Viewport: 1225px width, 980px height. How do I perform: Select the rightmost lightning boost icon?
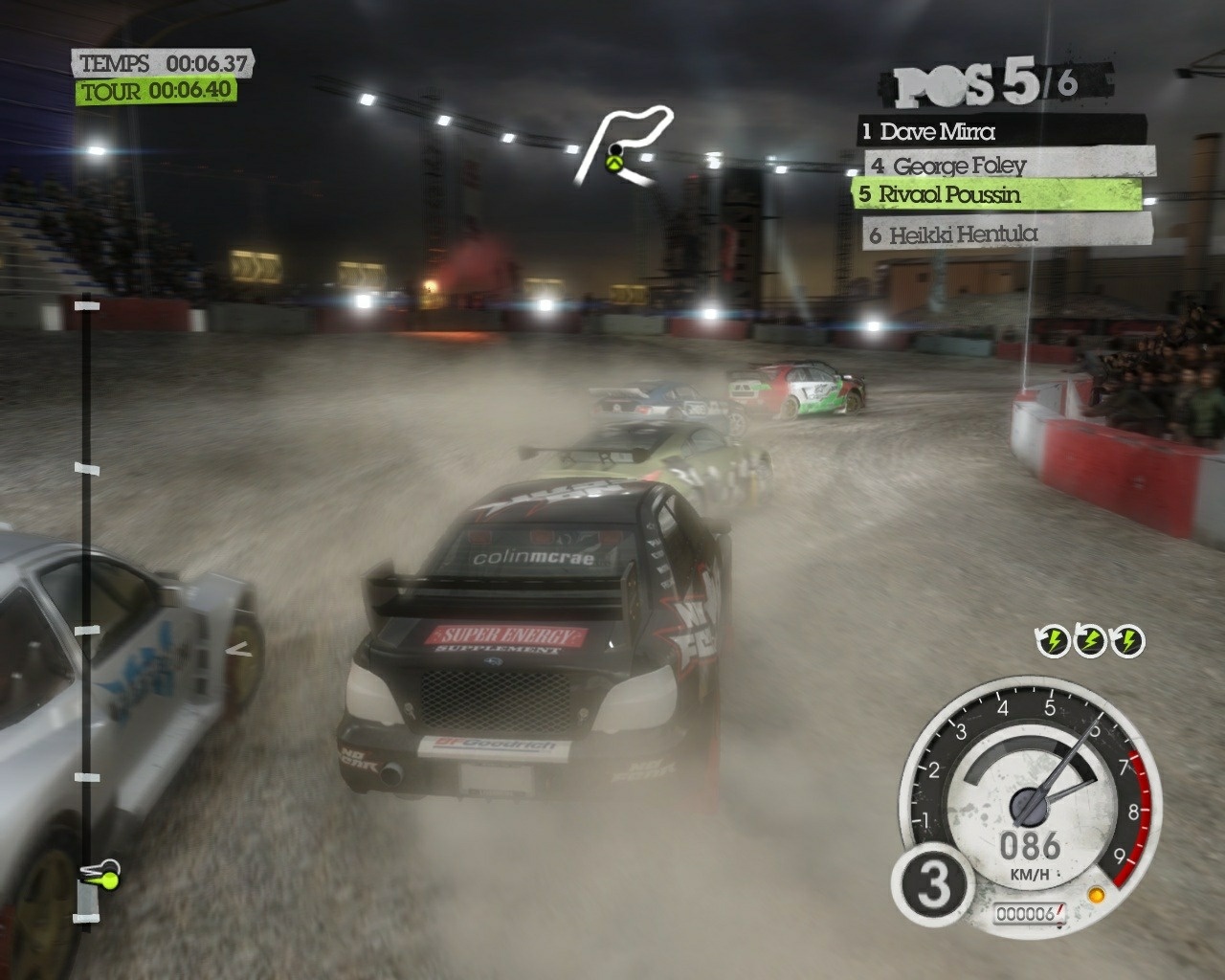coord(1128,639)
